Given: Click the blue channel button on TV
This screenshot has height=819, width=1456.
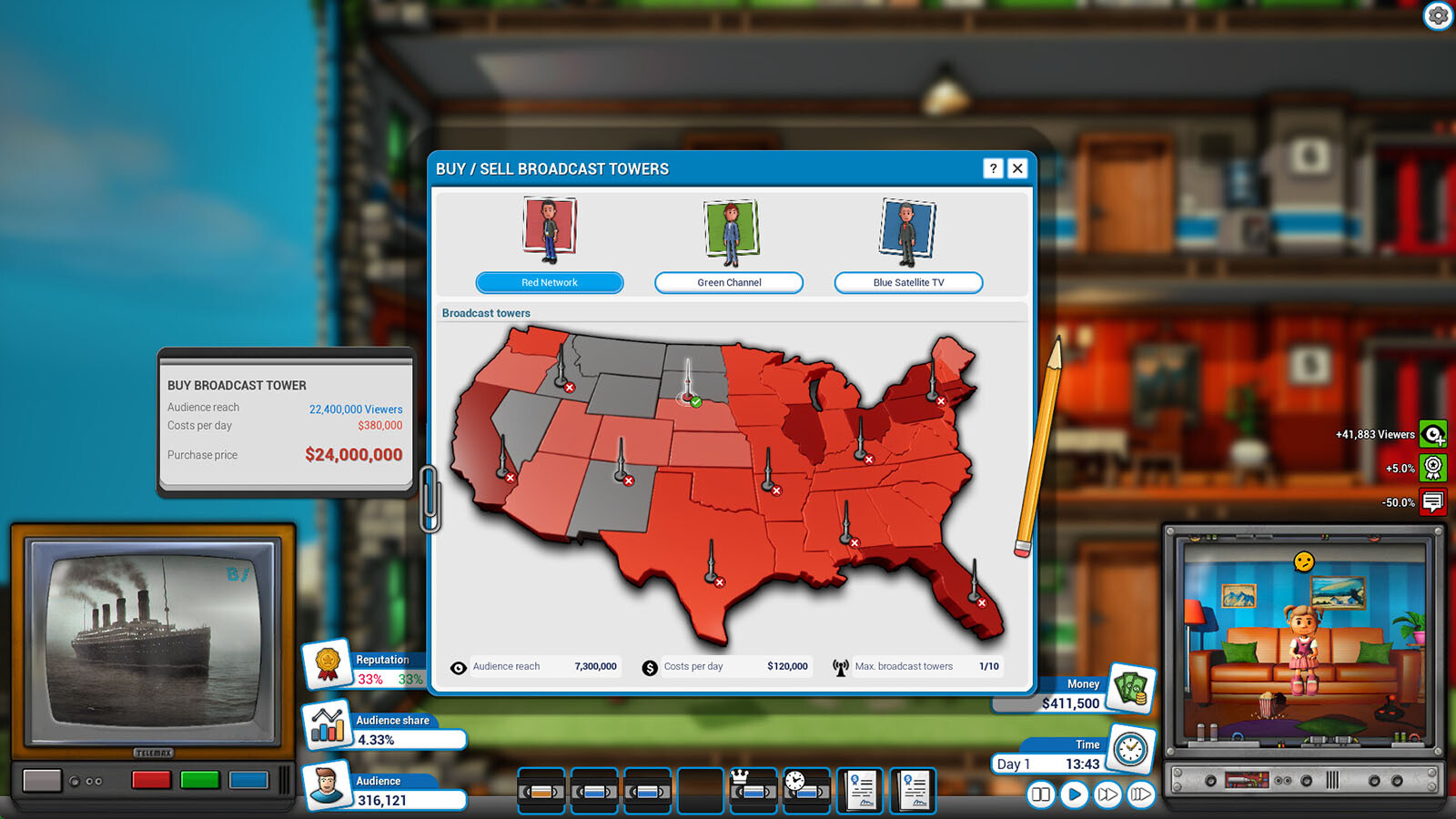Looking at the screenshot, I should 248,780.
